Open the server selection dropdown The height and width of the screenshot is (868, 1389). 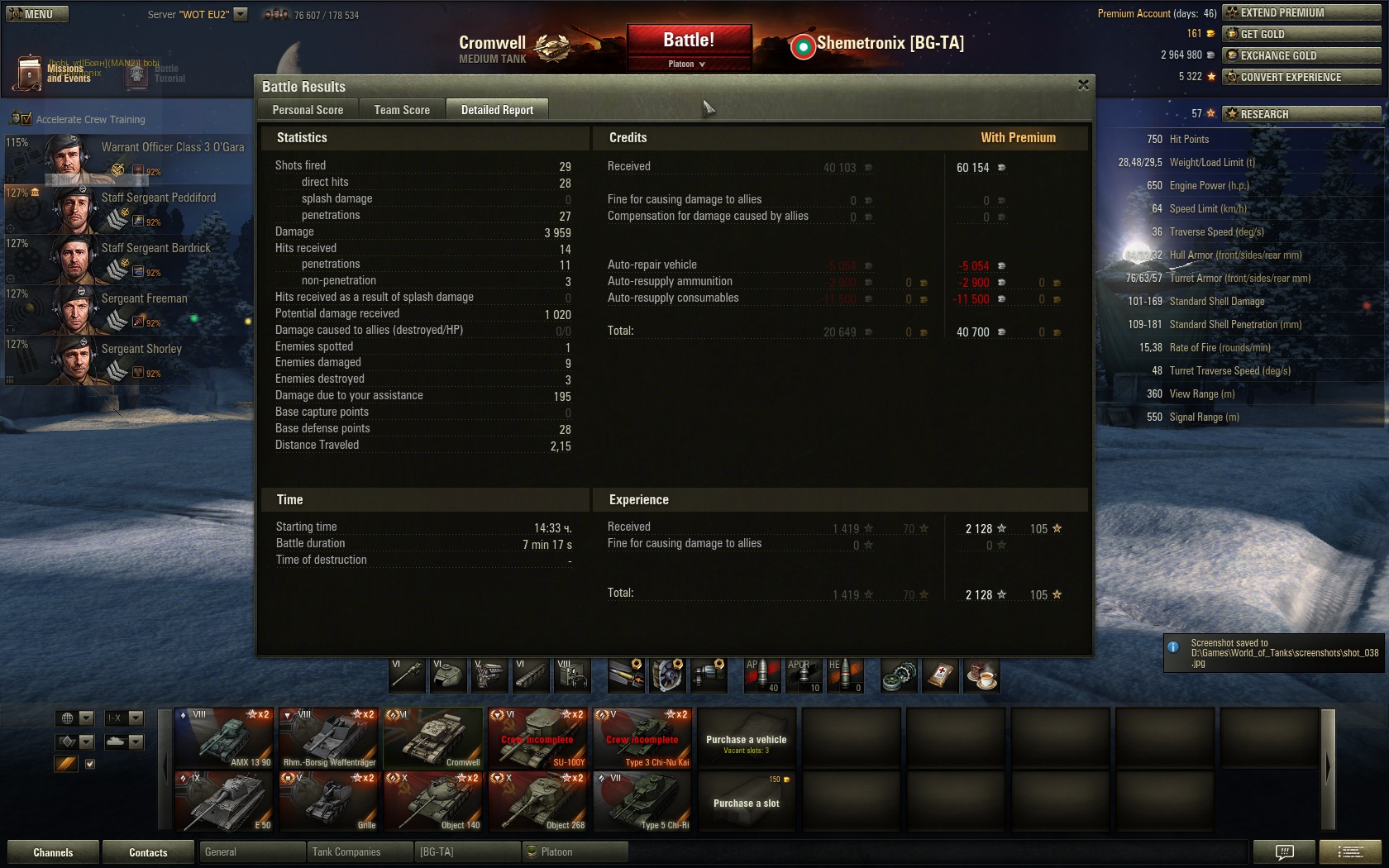[x=241, y=14]
